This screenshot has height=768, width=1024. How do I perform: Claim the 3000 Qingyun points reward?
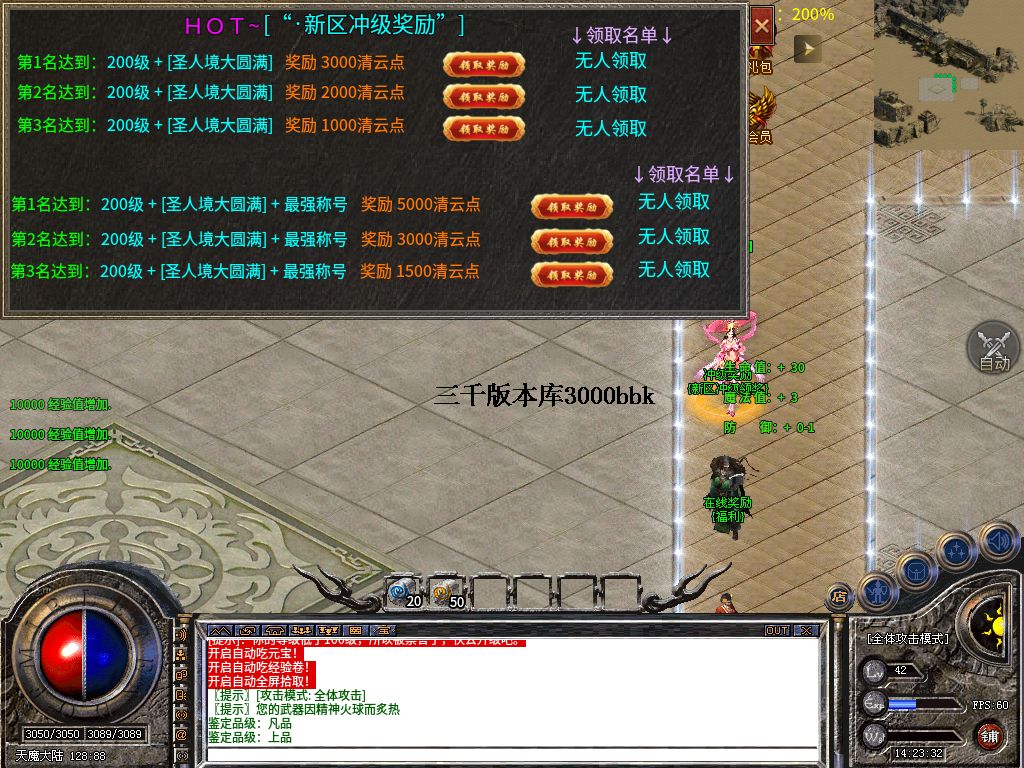coord(484,64)
